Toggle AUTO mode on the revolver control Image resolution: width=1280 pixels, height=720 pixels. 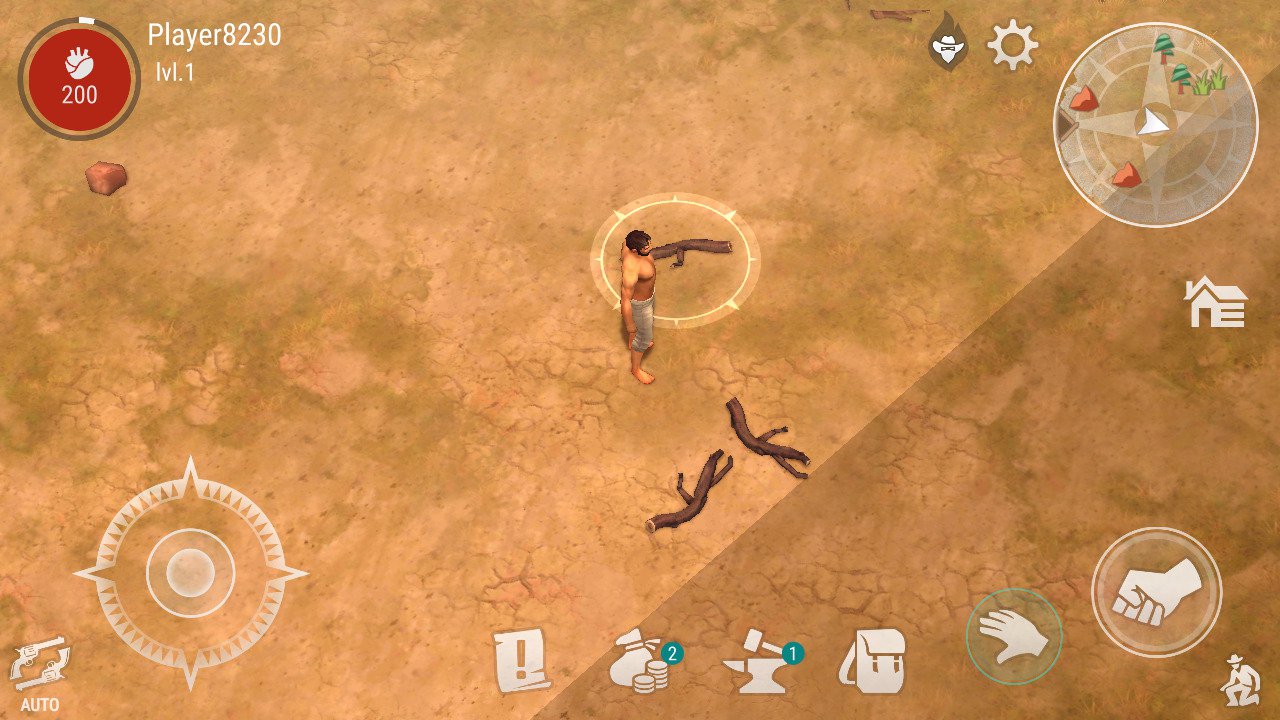[38, 668]
